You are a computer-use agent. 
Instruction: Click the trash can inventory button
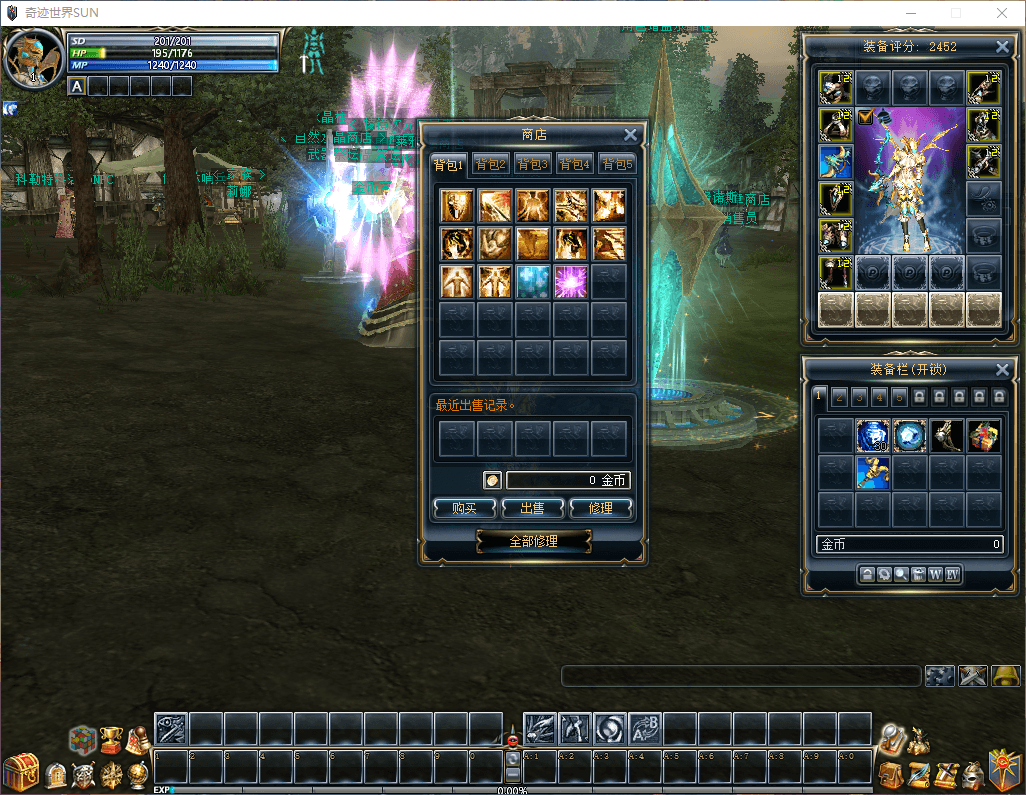[918, 574]
